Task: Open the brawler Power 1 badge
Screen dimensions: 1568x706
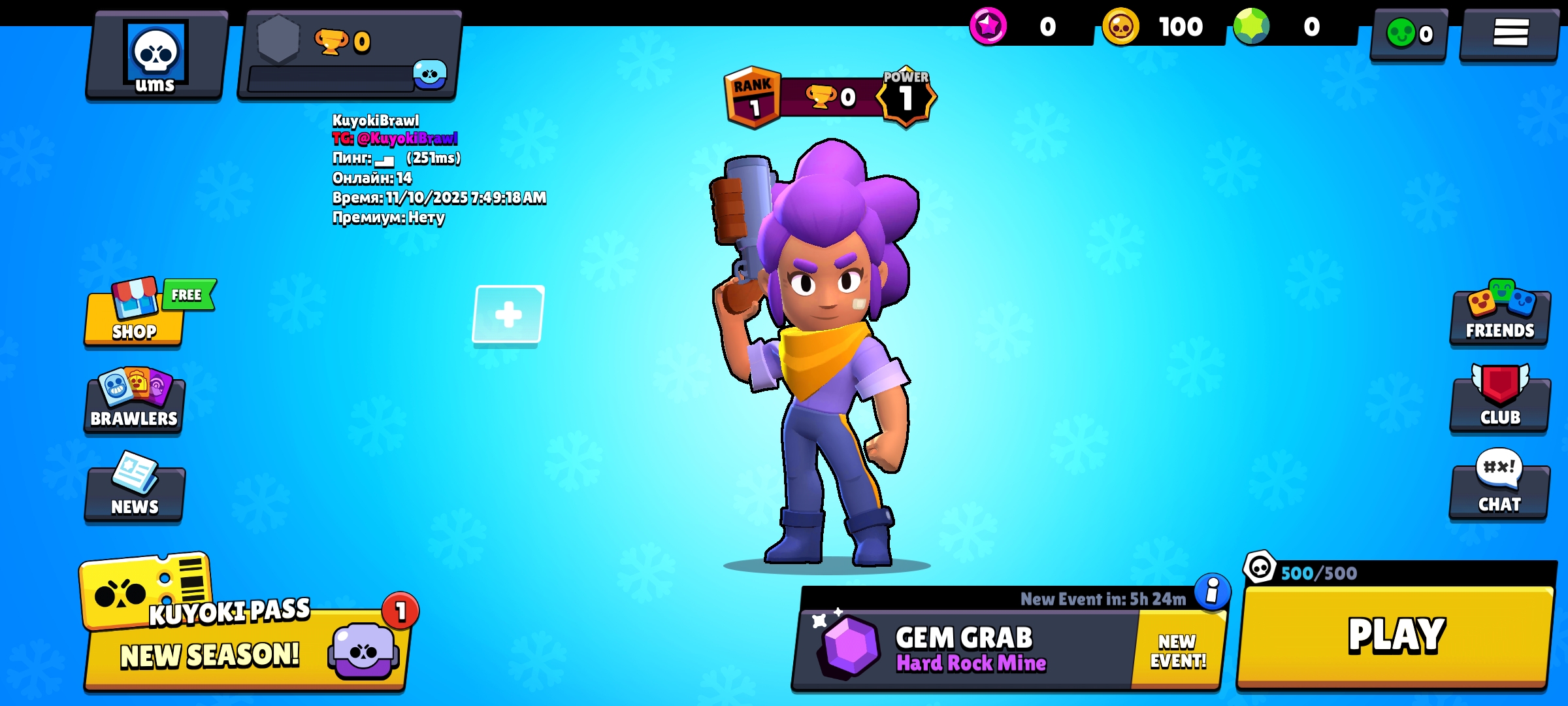Action: [x=906, y=95]
